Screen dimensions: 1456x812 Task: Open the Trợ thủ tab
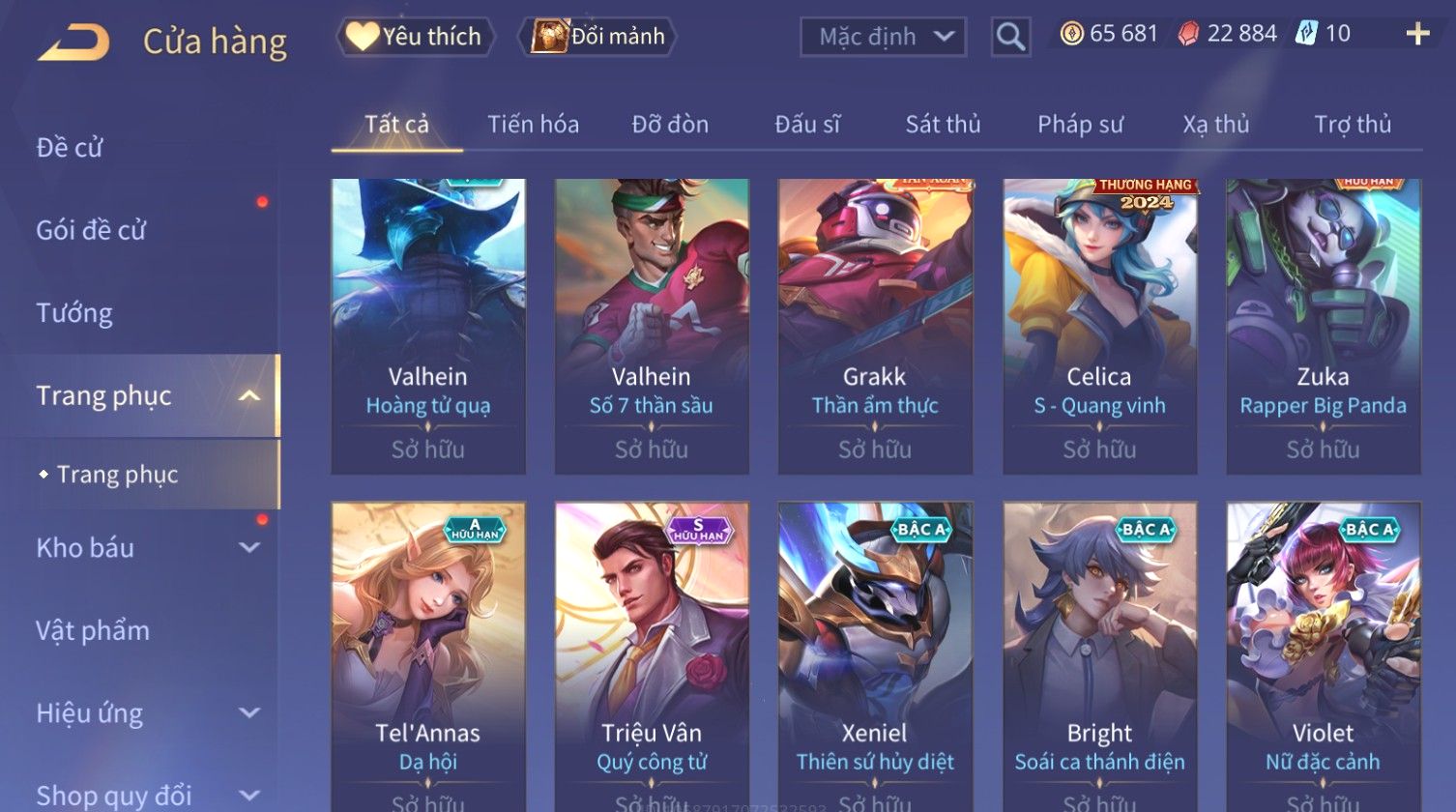1352,124
